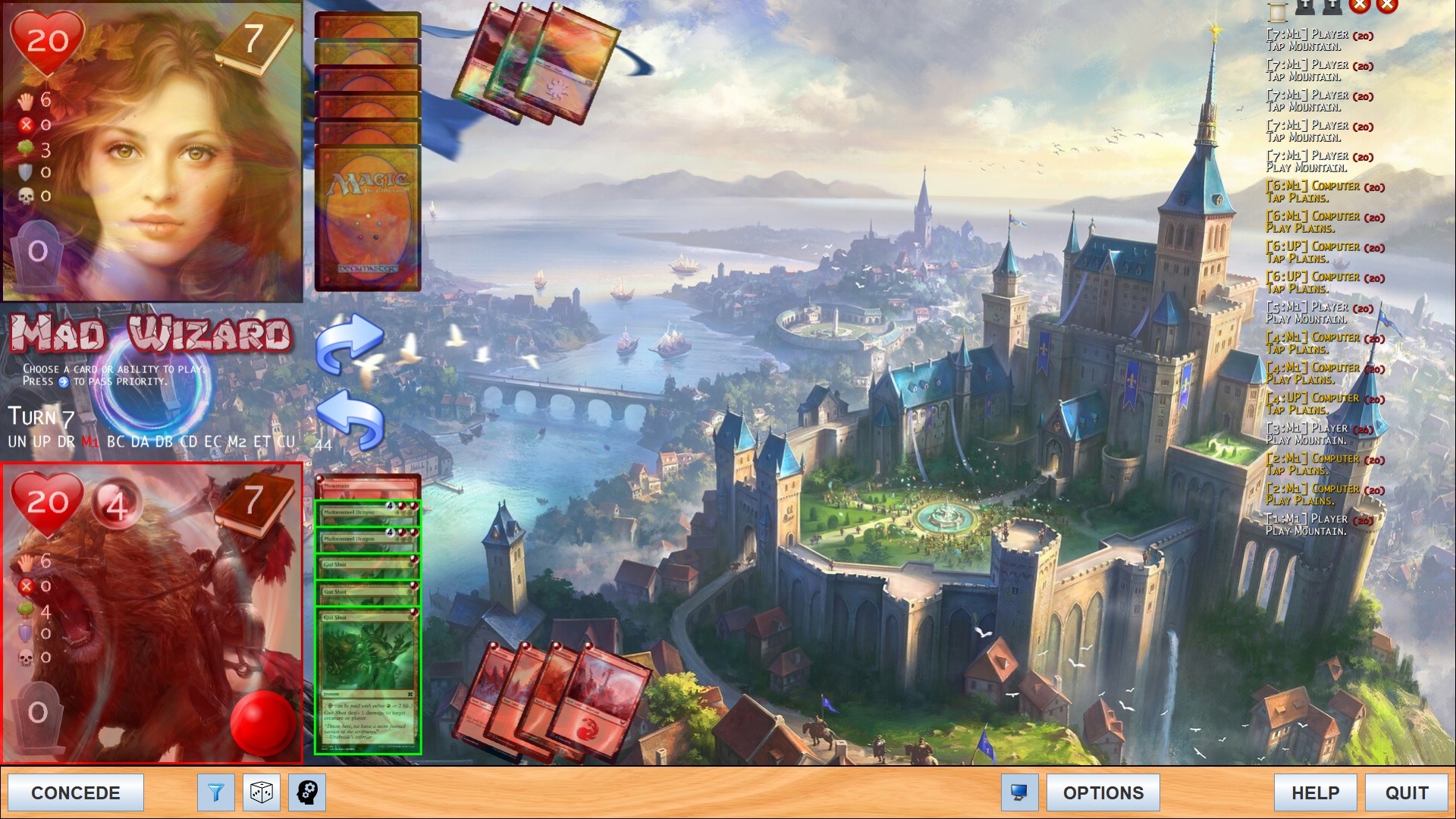Undo with the blue backward arrow
Image resolution: width=1456 pixels, height=819 pixels.
(x=349, y=421)
